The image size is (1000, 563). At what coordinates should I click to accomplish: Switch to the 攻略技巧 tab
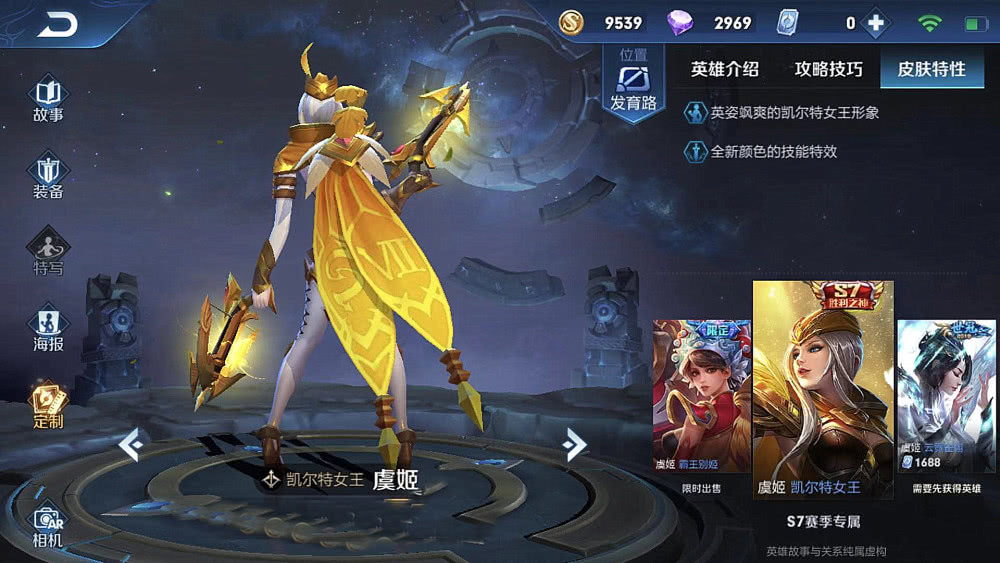click(x=828, y=69)
